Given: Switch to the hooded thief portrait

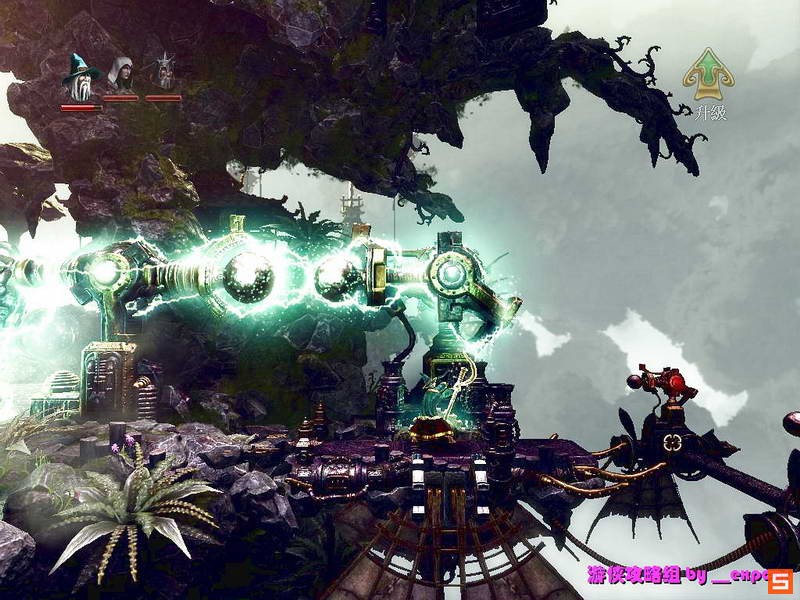Looking at the screenshot, I should point(121,74).
